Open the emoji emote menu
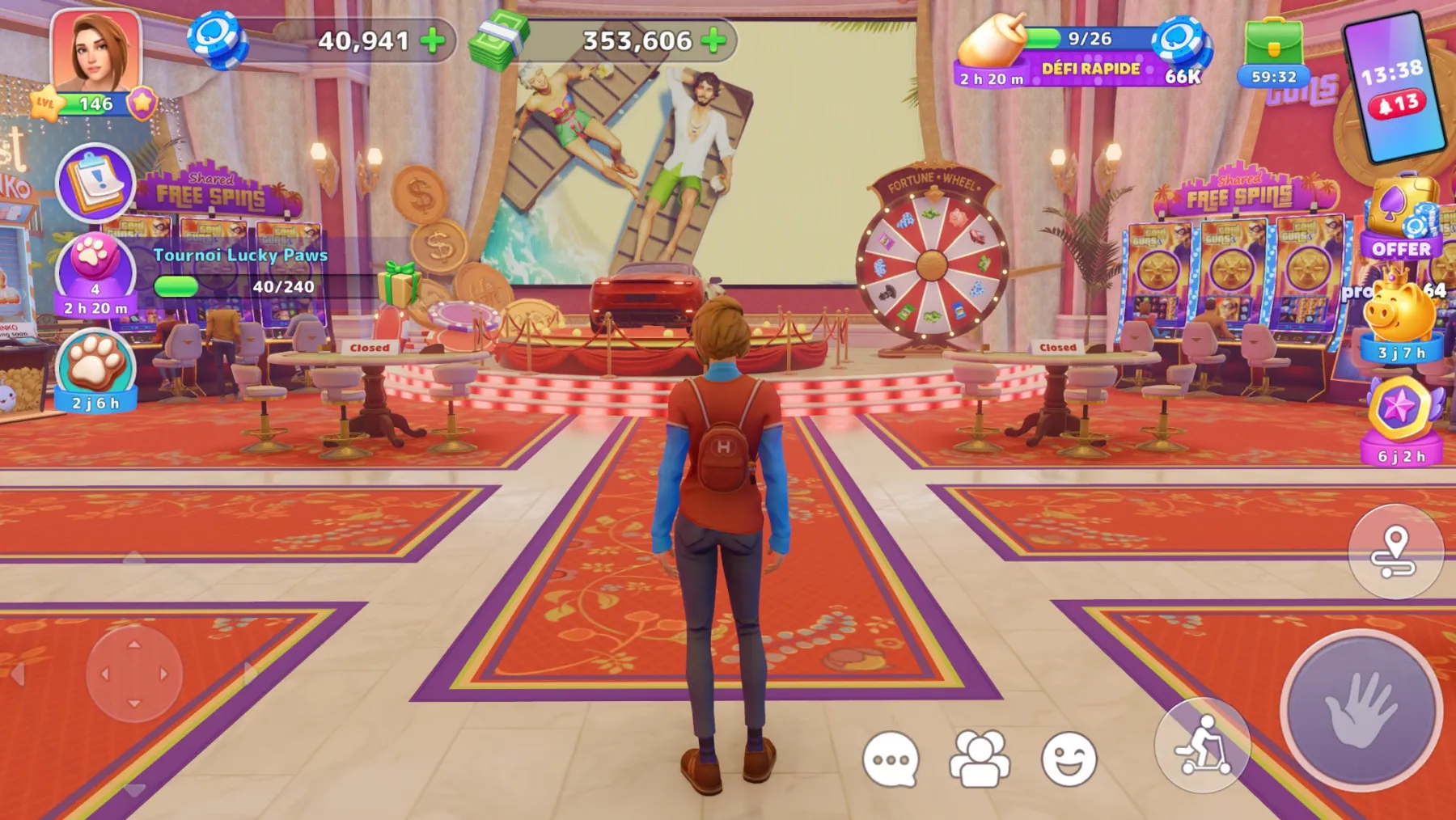This screenshot has width=1456, height=820. 1069,759
